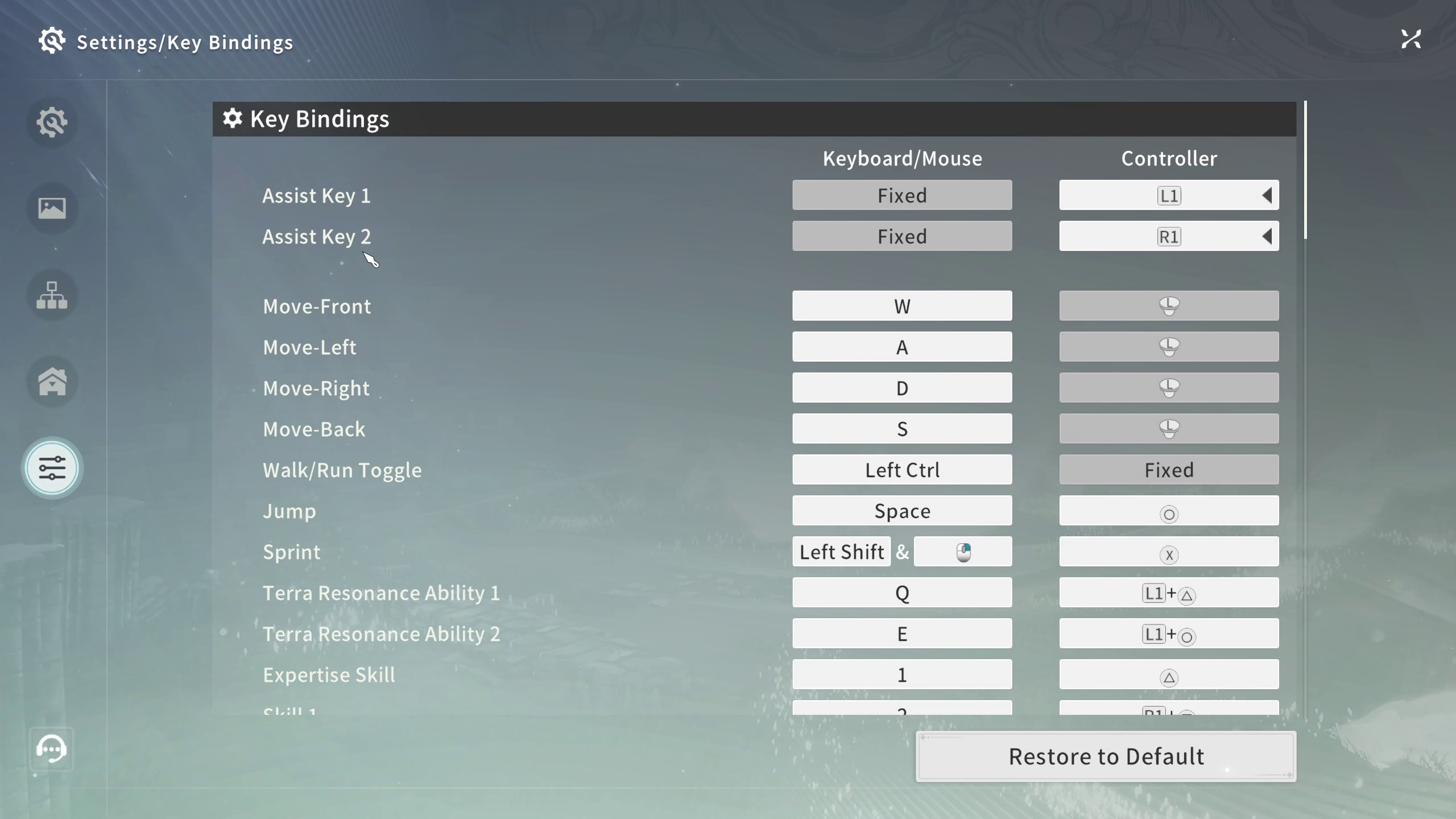
Task: Open customer support headset icon
Action: pos(52,748)
